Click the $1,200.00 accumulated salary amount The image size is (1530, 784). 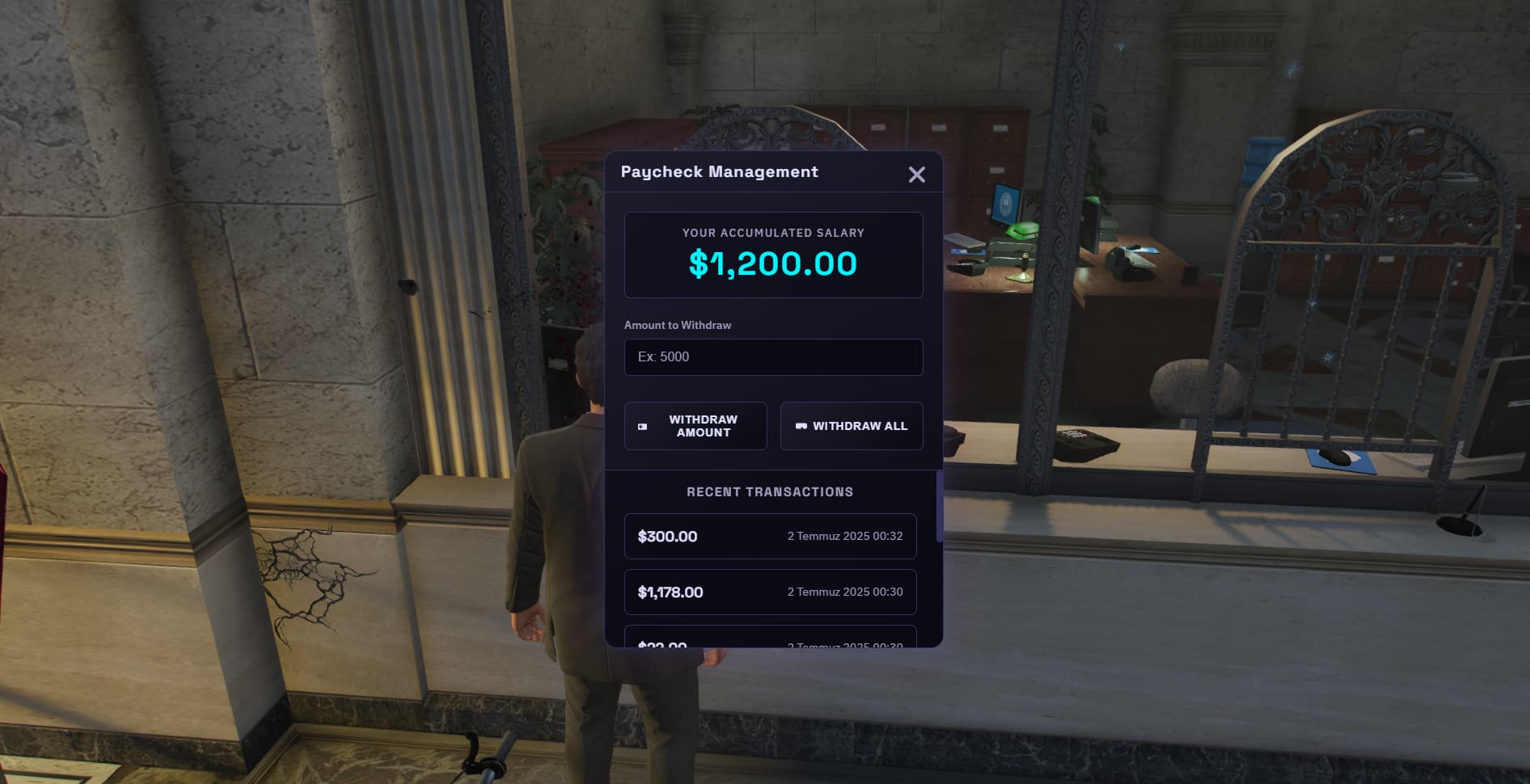coord(773,263)
